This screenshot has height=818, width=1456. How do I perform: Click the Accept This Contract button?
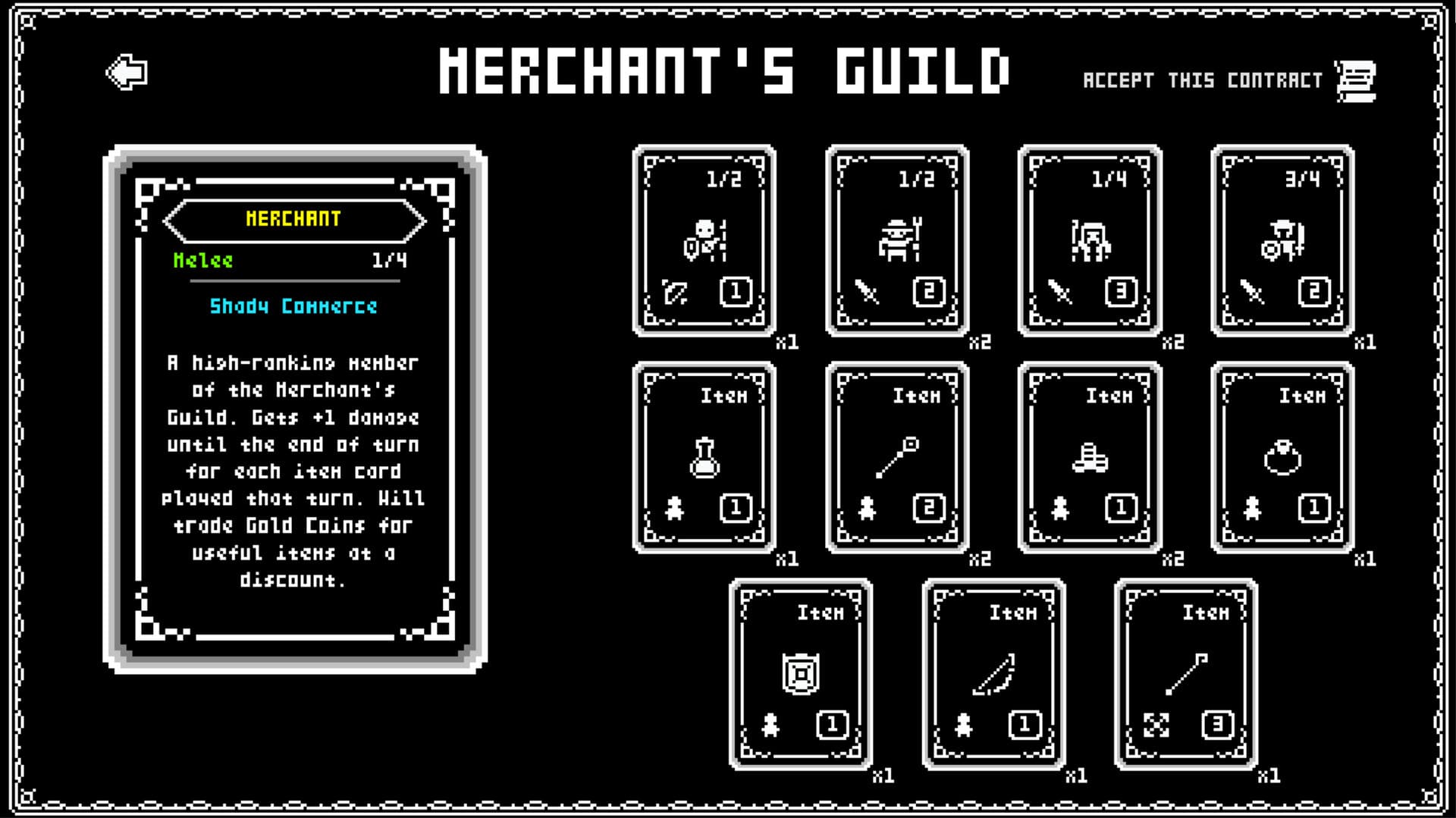point(1203,79)
